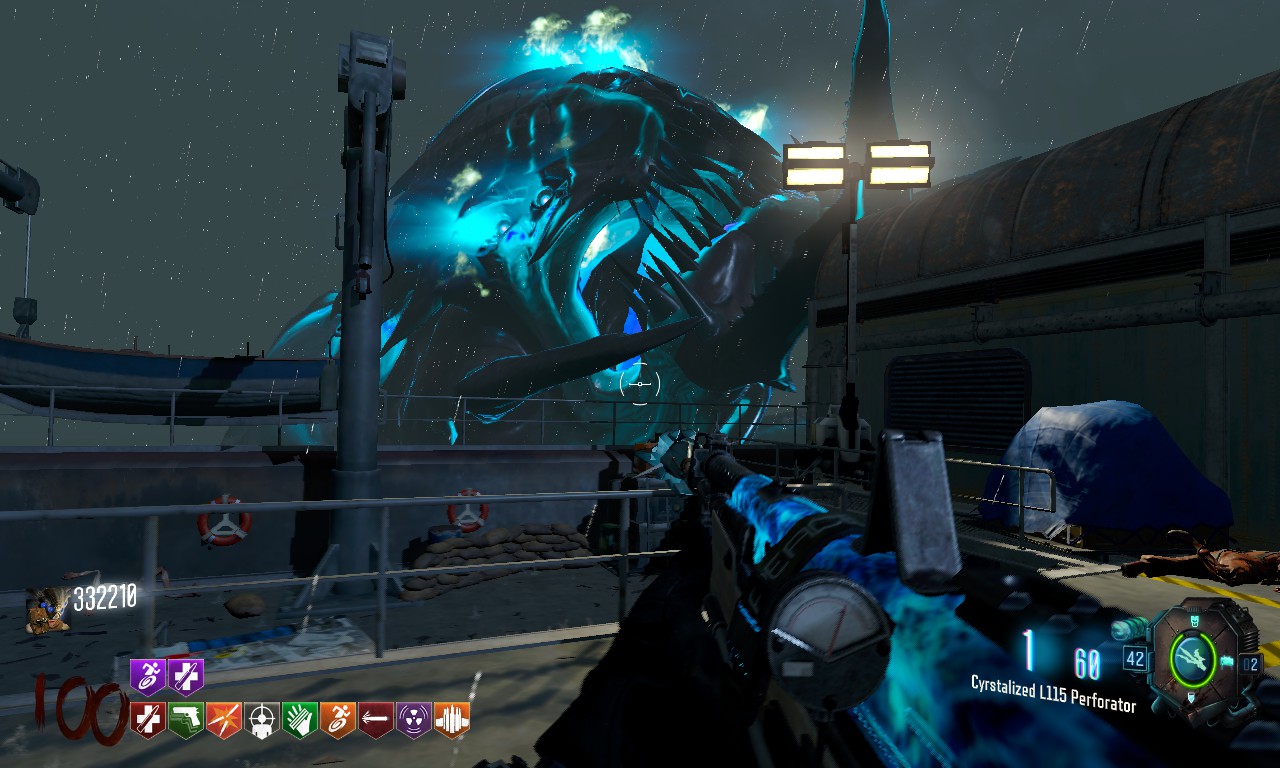Screen dimensions: 1280x768
Task: Click the lethal equipment icon below the dial
Action: pos(1191,695)
